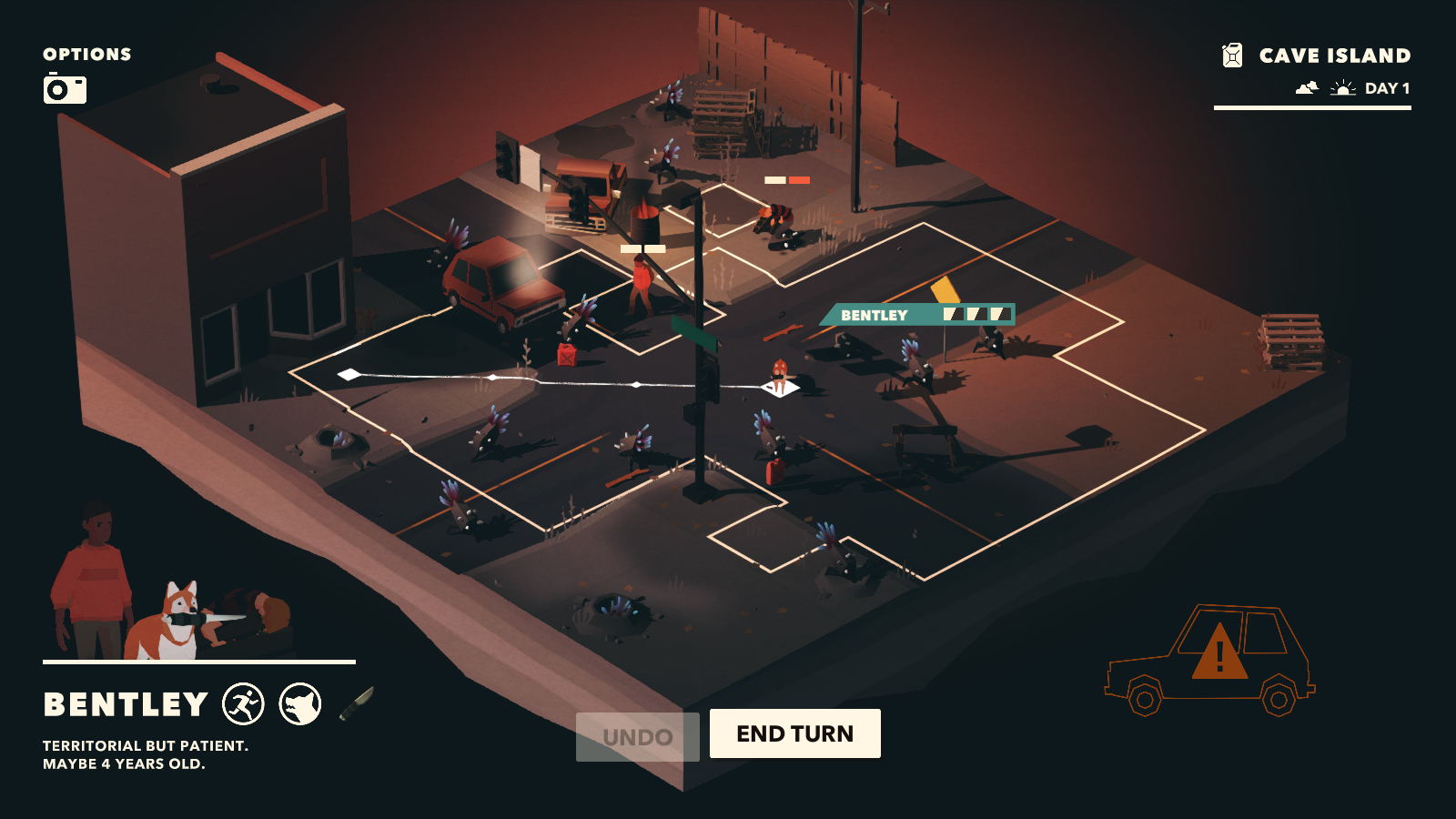Click the fuel canister icon beside CAVE ISLAND

click(x=1233, y=55)
